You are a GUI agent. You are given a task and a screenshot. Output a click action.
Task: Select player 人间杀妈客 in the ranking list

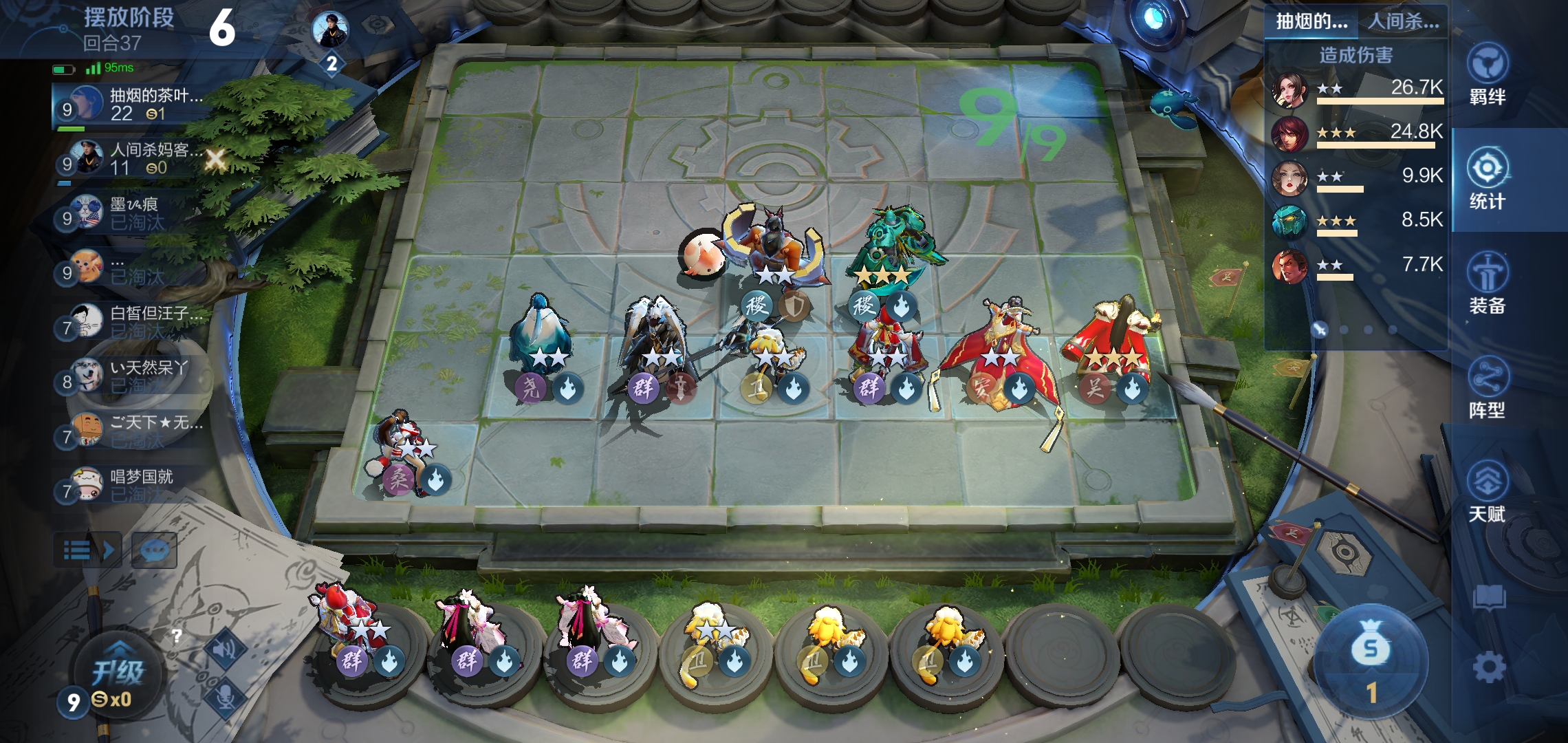click(x=131, y=159)
